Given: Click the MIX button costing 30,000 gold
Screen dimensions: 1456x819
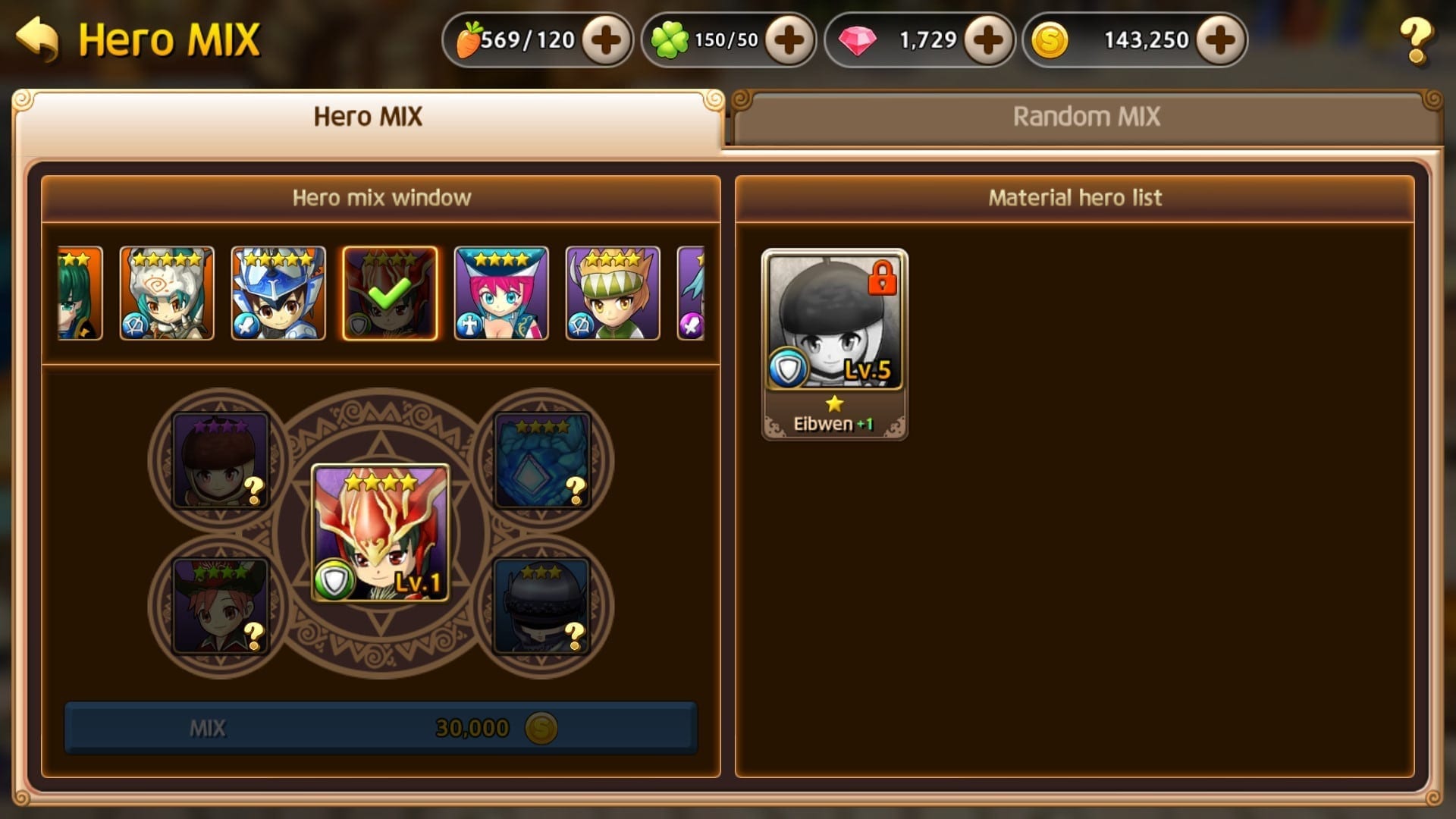Looking at the screenshot, I should pos(381,728).
